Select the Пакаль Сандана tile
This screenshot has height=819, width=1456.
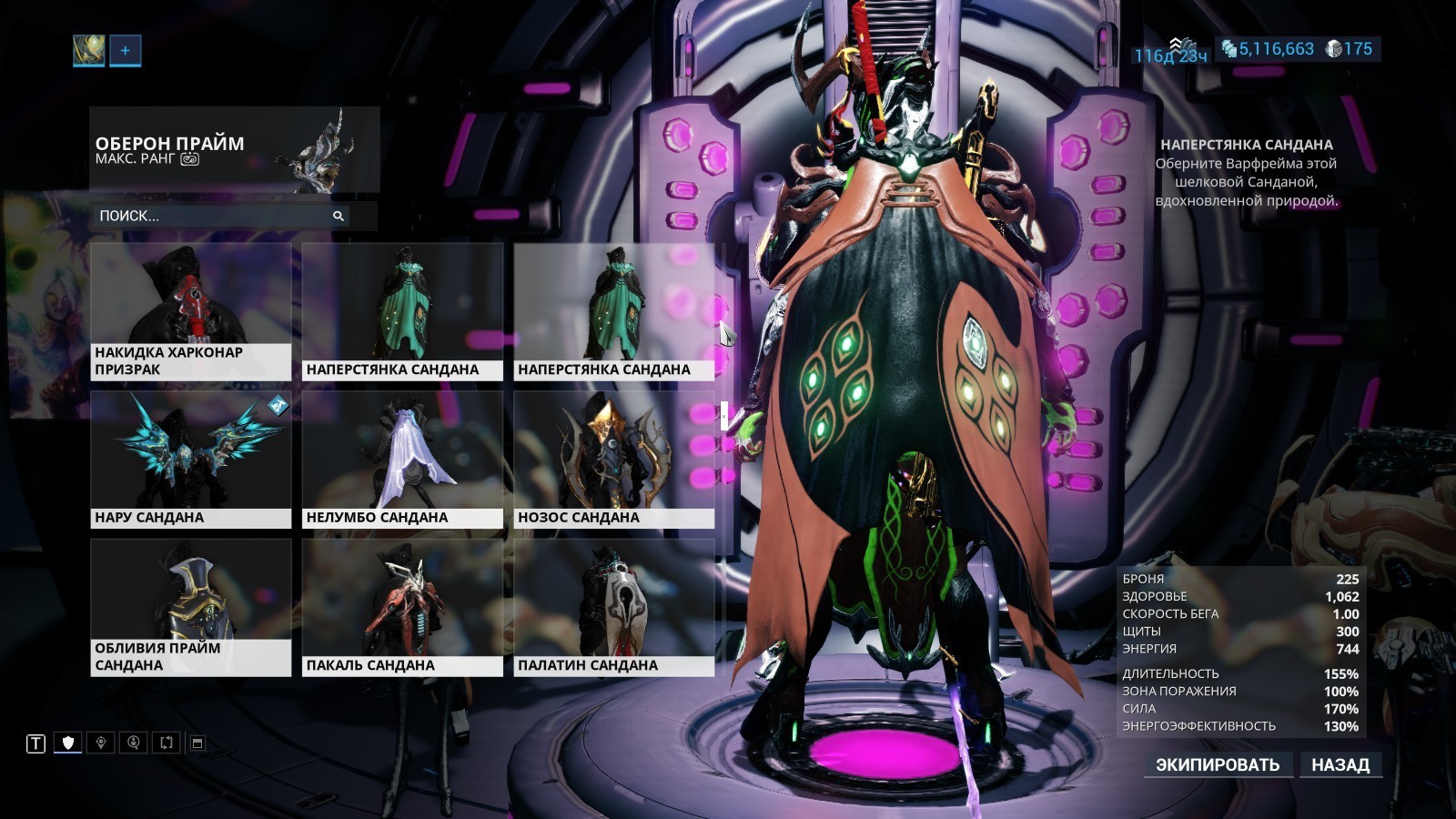(x=402, y=607)
